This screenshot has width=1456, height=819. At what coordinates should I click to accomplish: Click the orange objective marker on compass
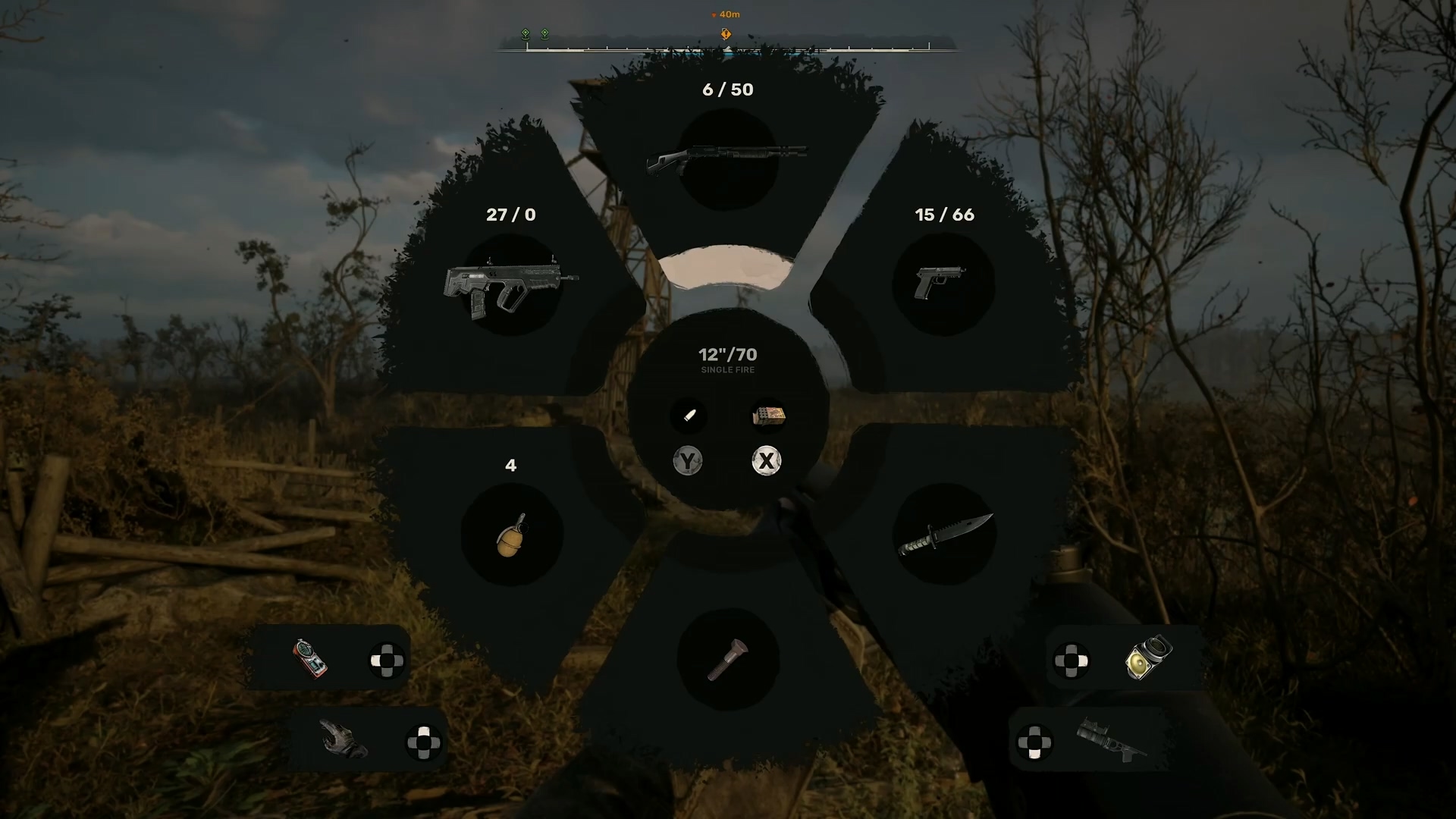726,34
